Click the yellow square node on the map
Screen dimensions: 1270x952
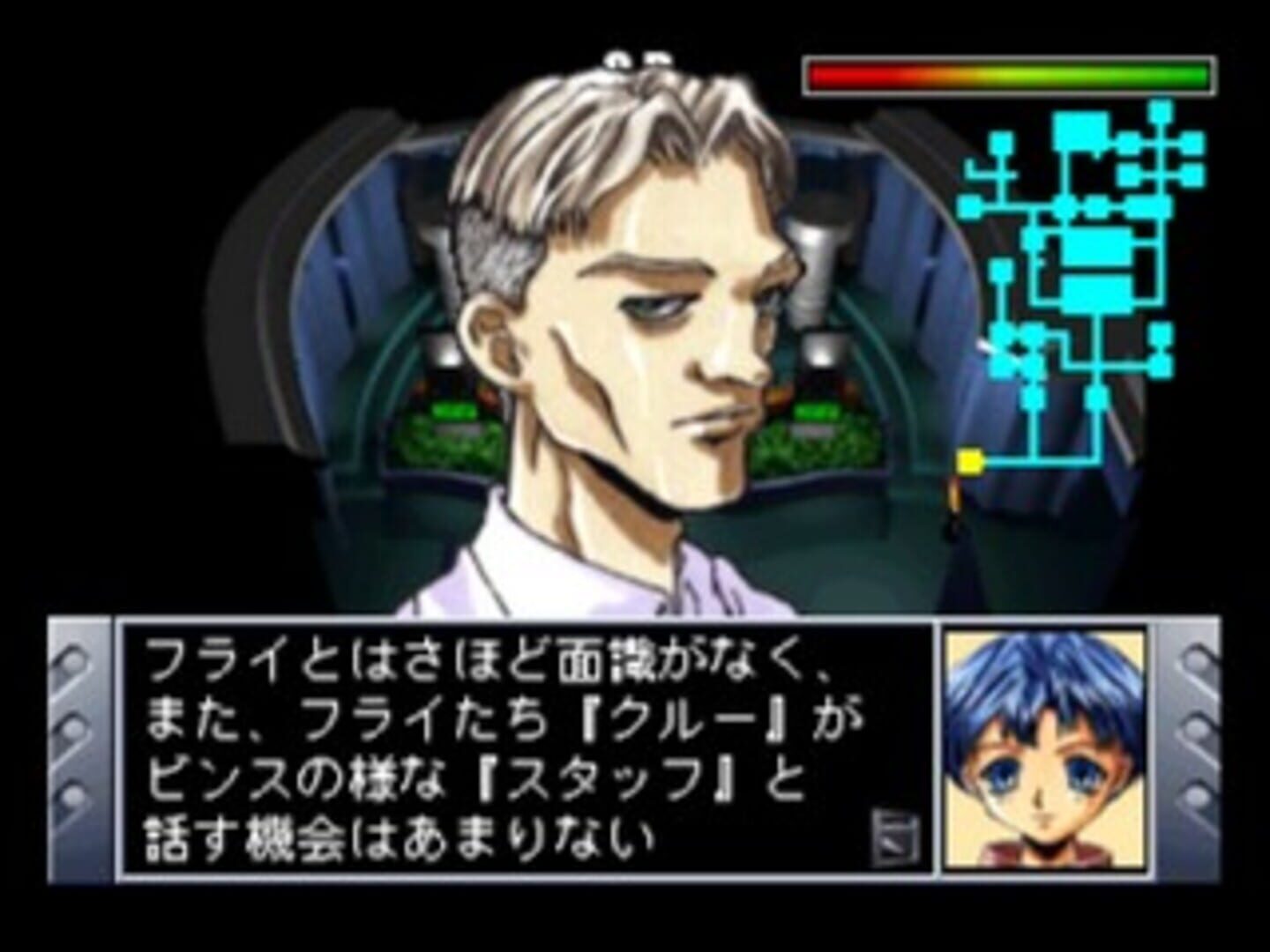tap(969, 457)
